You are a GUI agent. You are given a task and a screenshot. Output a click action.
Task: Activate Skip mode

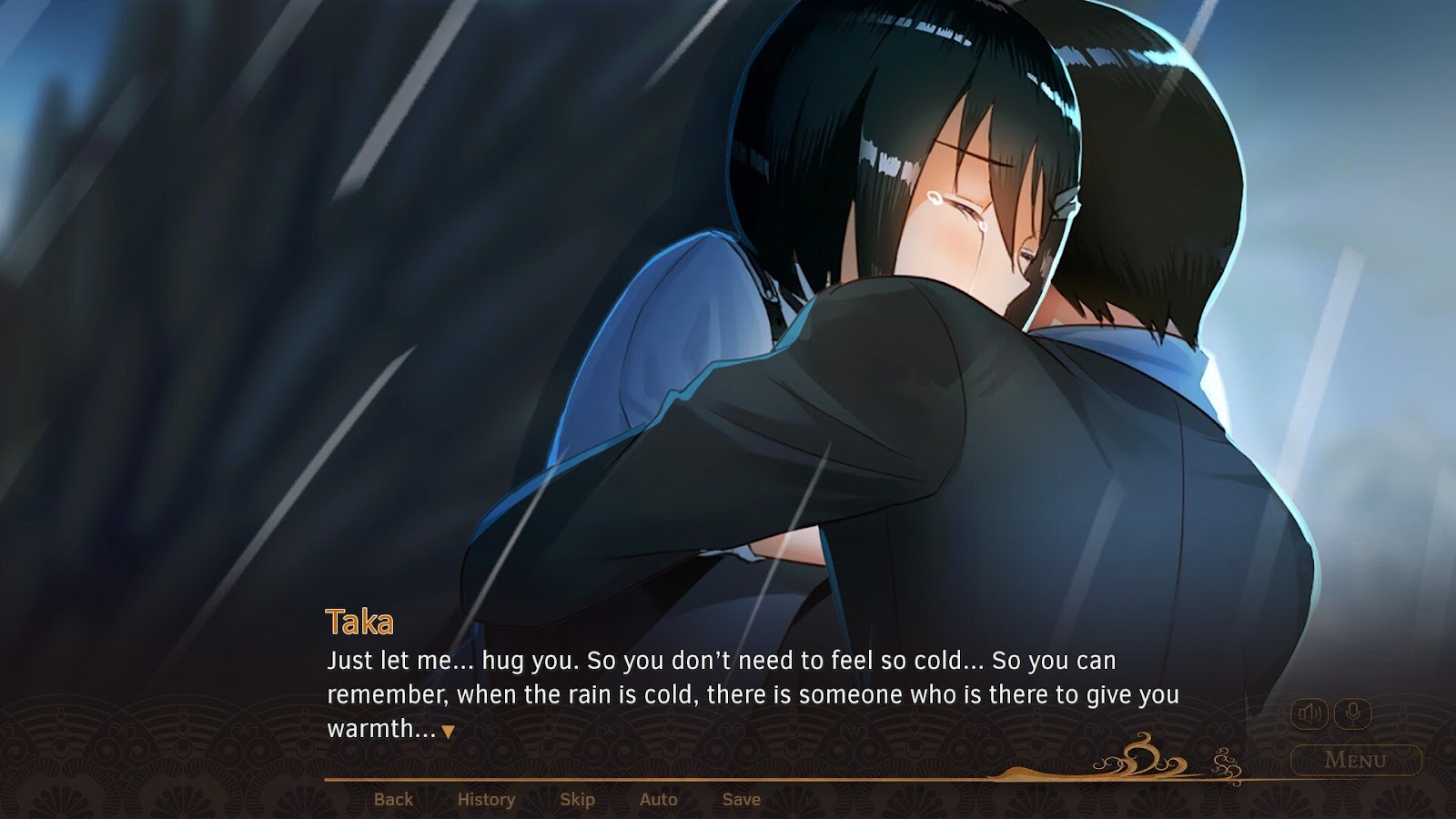[x=577, y=799]
